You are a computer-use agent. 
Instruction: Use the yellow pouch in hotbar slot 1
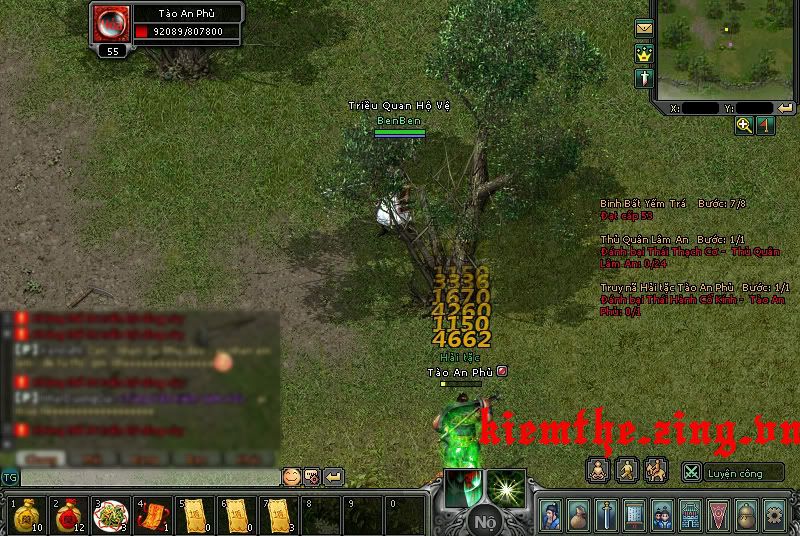click(x=26, y=515)
